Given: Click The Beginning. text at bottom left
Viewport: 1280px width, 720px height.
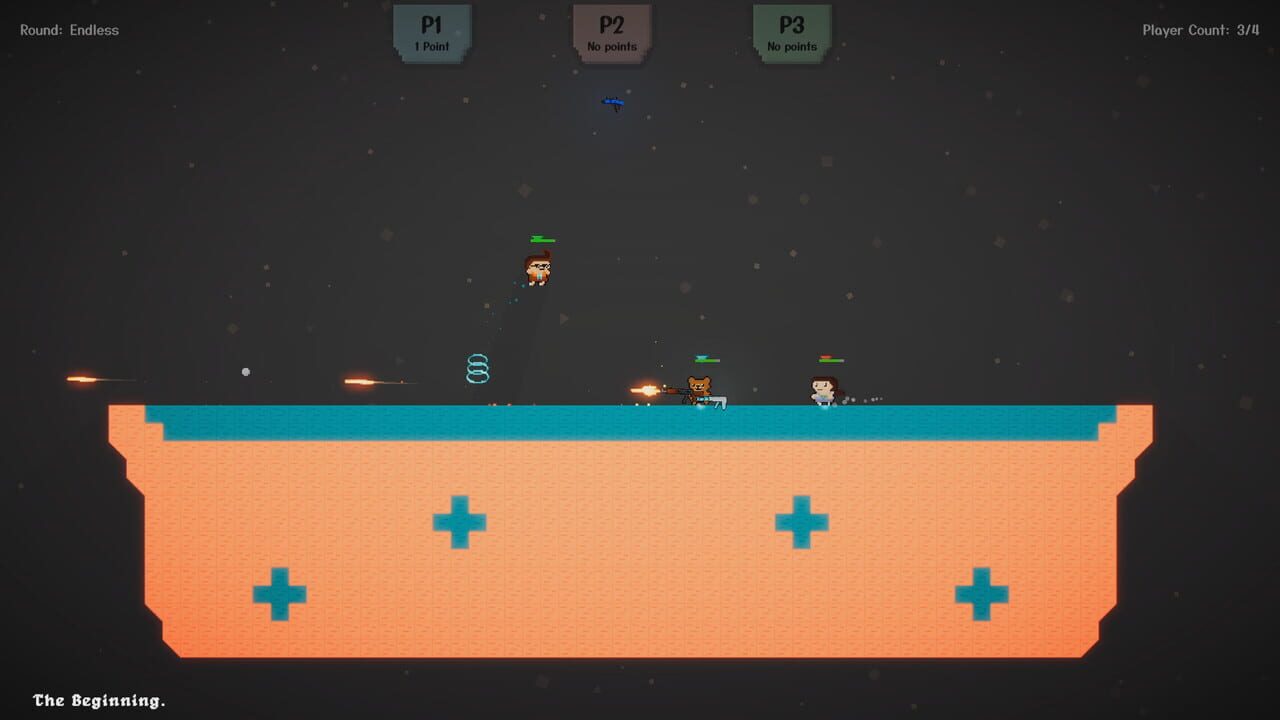Looking at the screenshot, I should [100, 701].
